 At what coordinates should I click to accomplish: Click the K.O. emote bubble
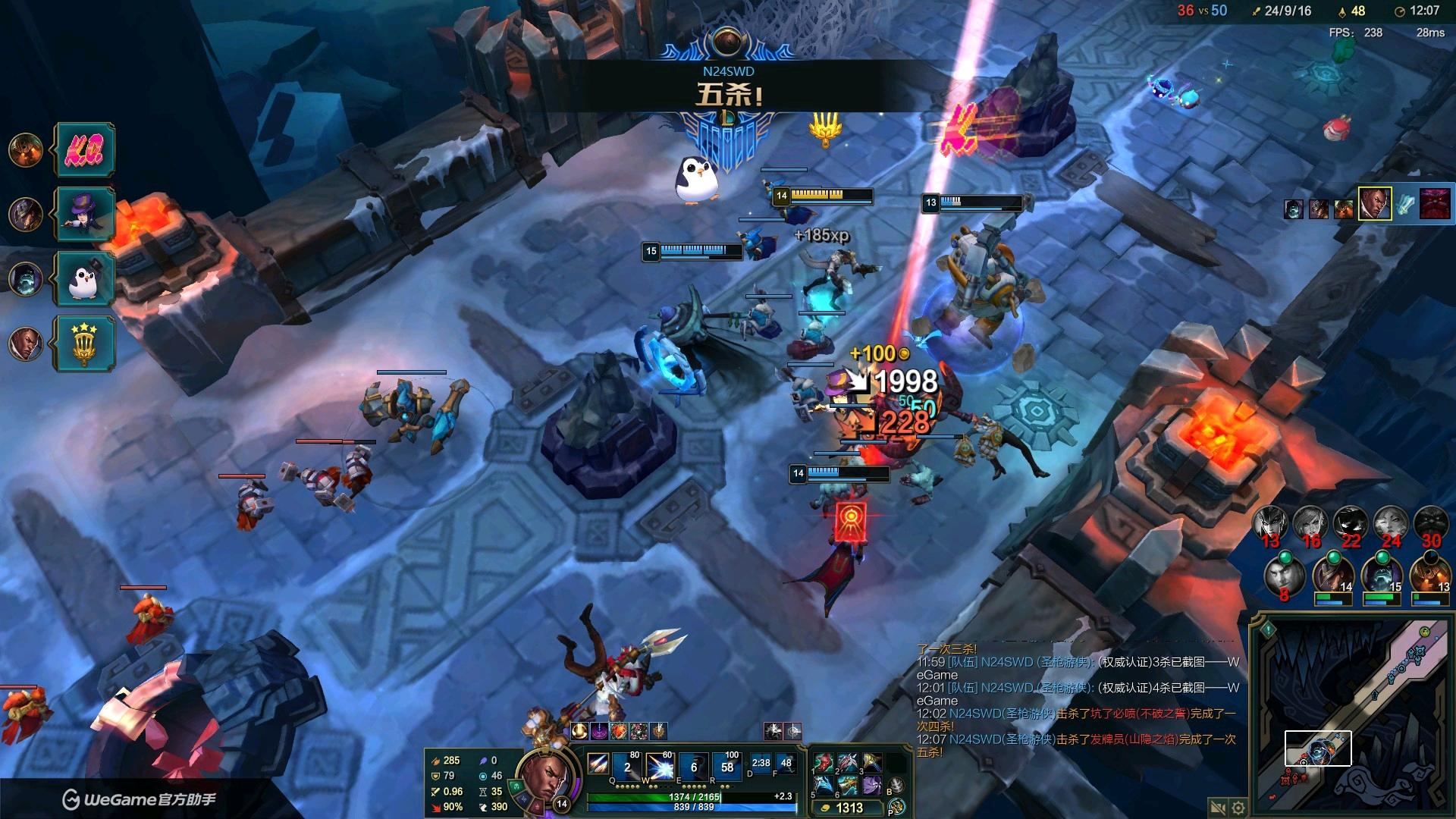[85, 150]
